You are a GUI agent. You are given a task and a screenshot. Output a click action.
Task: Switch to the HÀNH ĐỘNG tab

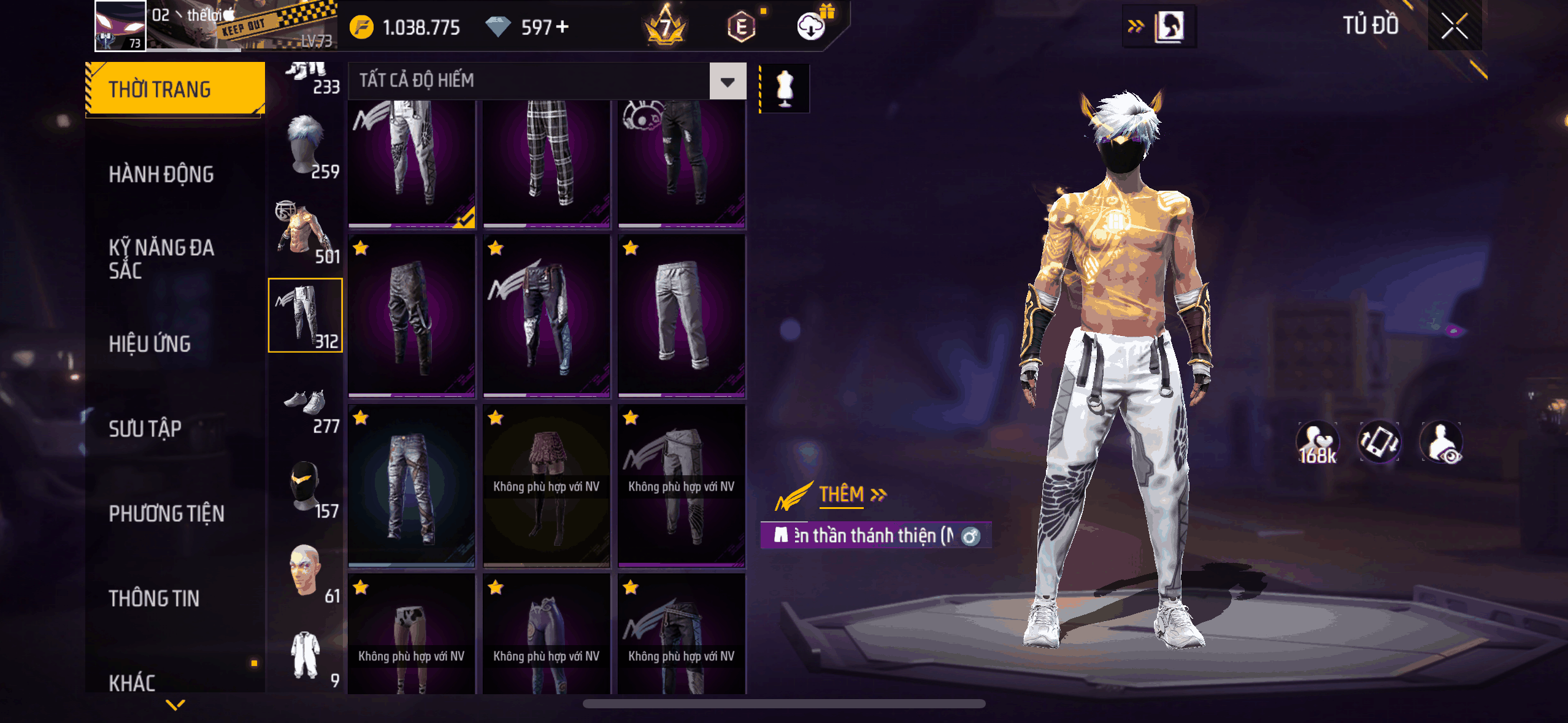[x=161, y=174]
